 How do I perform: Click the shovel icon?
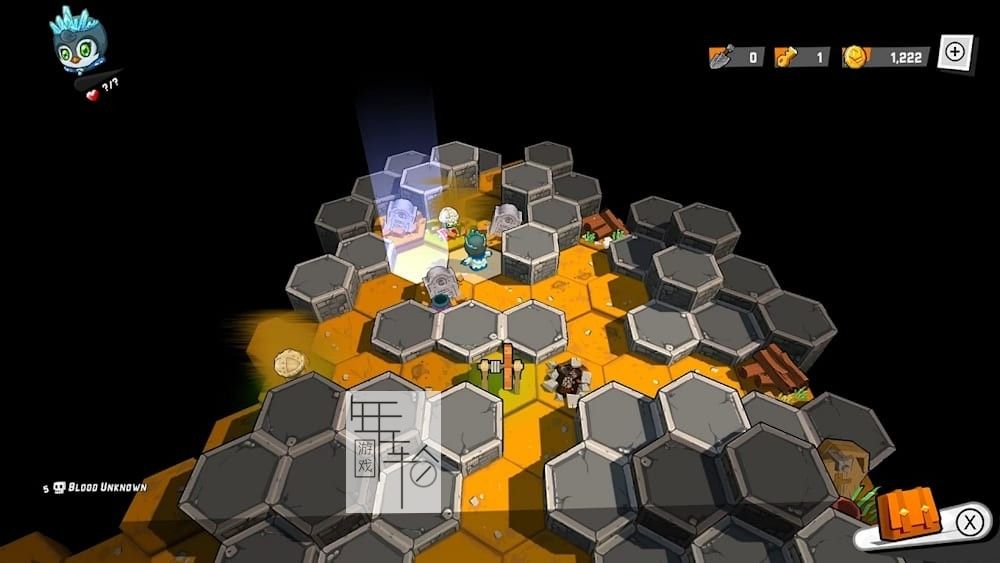(720, 57)
